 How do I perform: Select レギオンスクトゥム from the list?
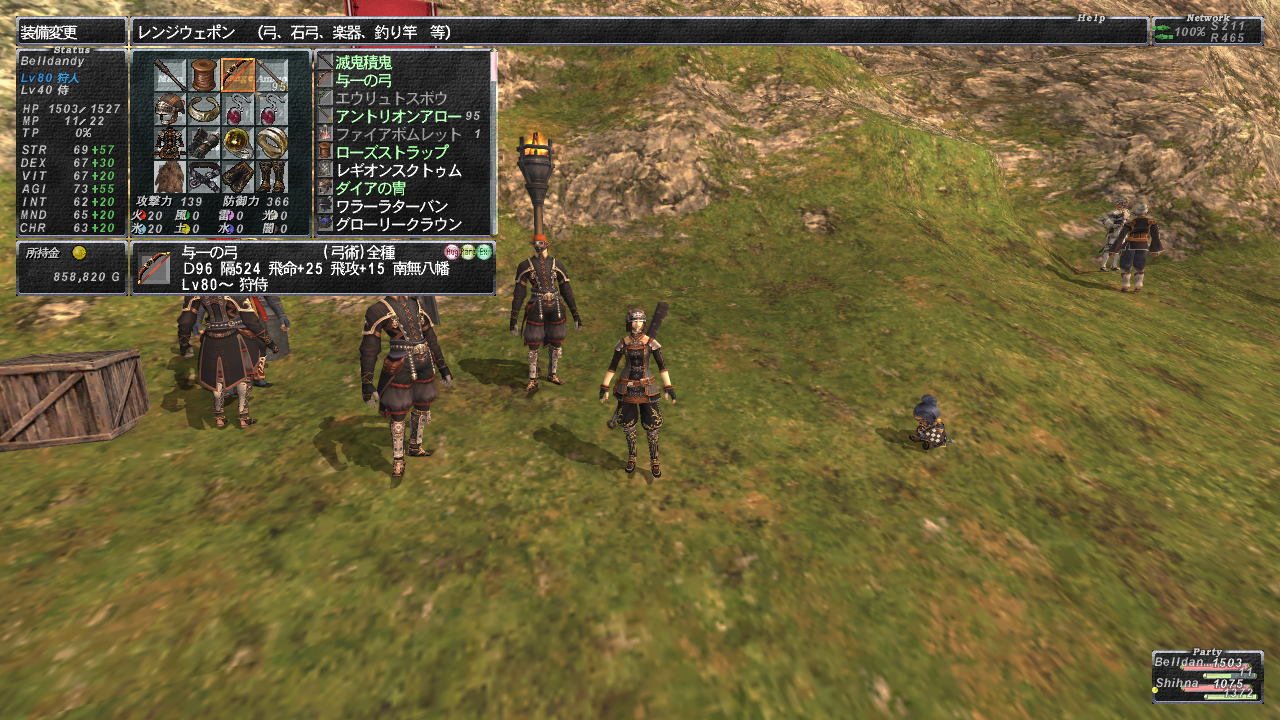pyautogui.click(x=398, y=170)
